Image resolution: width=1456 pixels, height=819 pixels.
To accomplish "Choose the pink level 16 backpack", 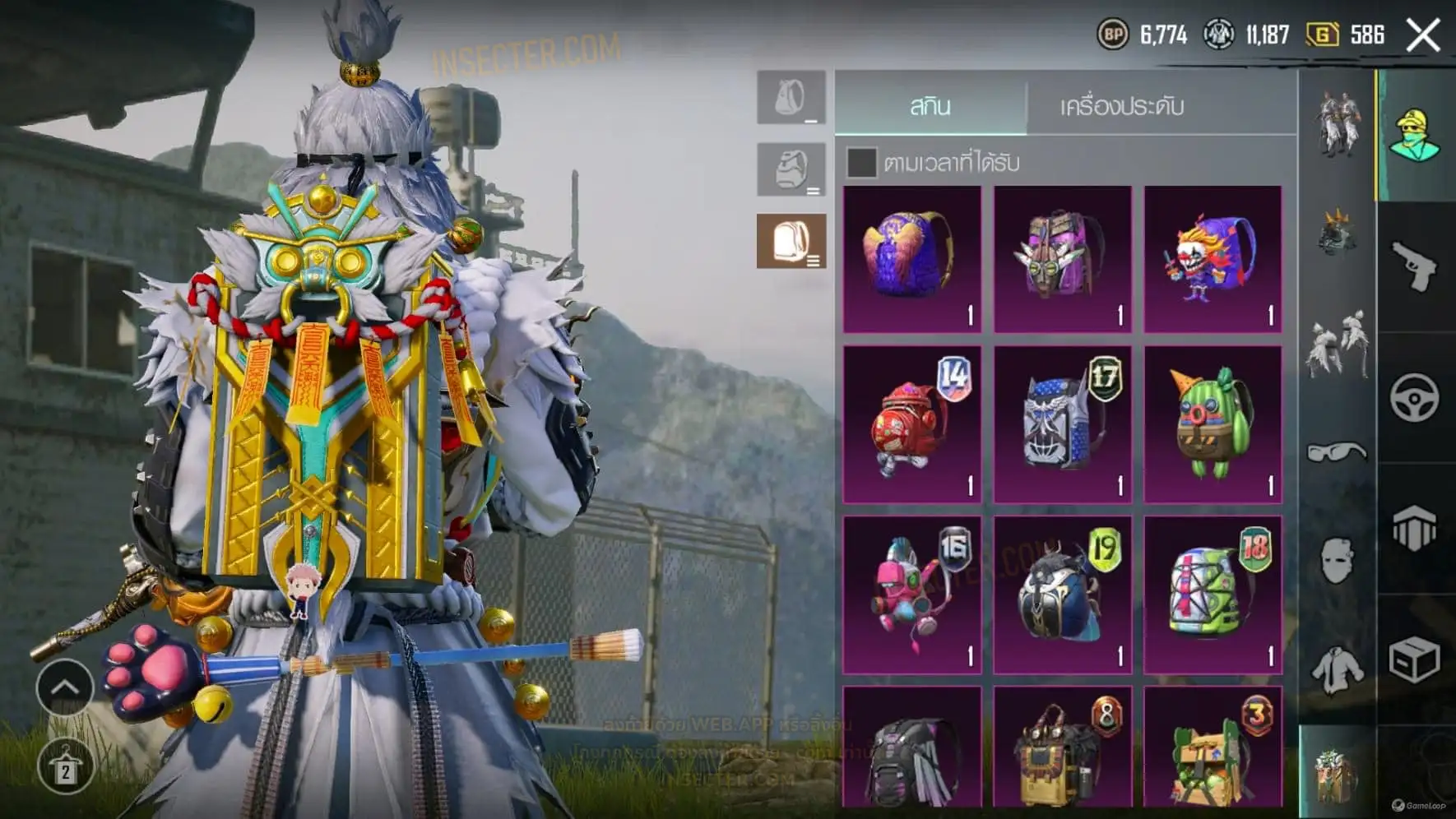I will click(x=912, y=595).
